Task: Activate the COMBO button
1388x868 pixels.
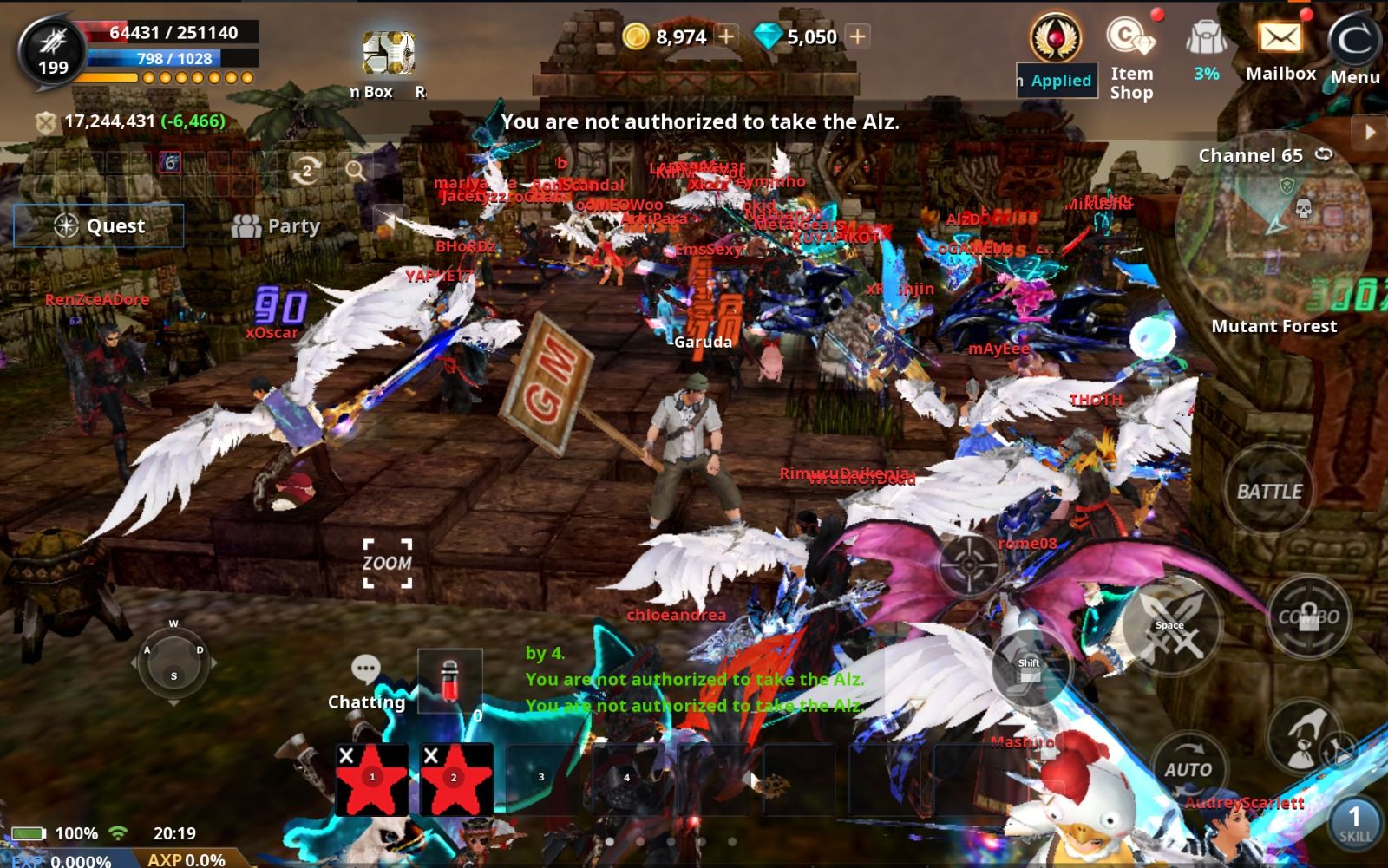Action: [x=1308, y=617]
